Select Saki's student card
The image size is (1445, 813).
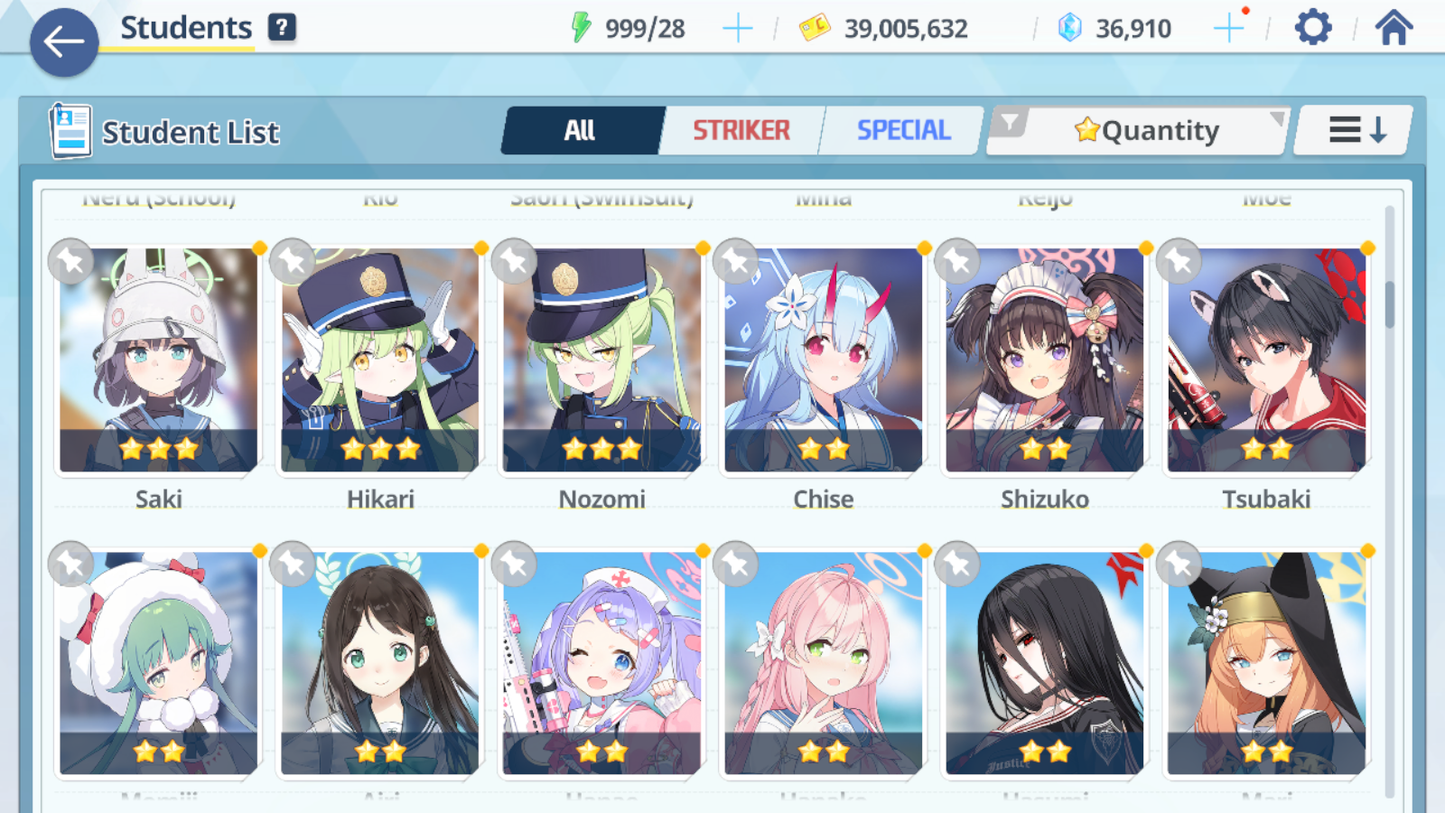[158, 360]
